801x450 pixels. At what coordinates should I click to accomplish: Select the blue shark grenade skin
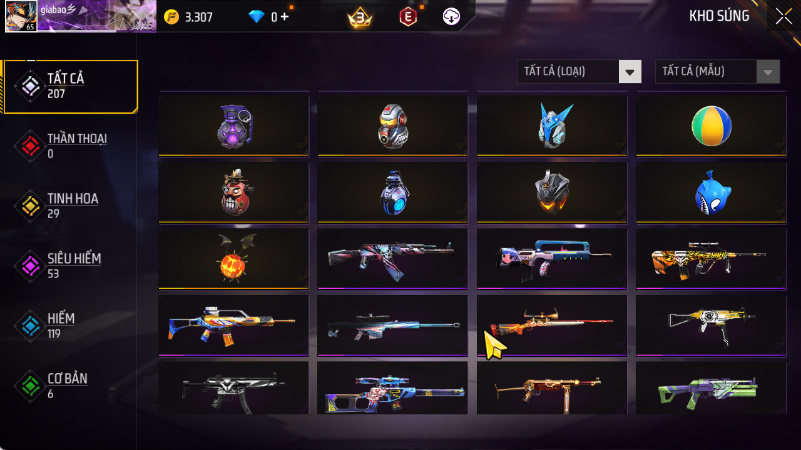tap(711, 192)
